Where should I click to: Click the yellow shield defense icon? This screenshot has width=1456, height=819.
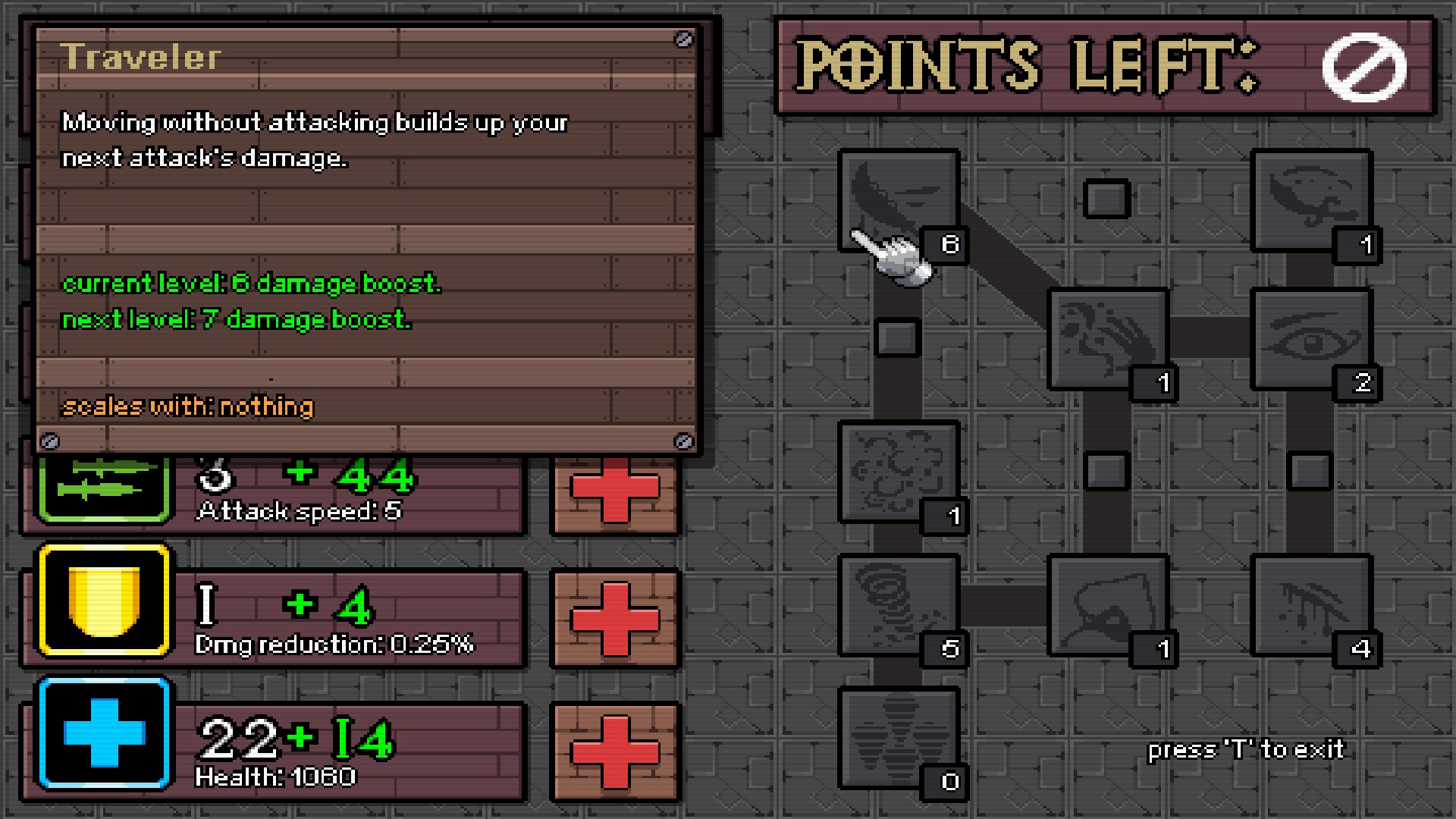click(x=104, y=600)
